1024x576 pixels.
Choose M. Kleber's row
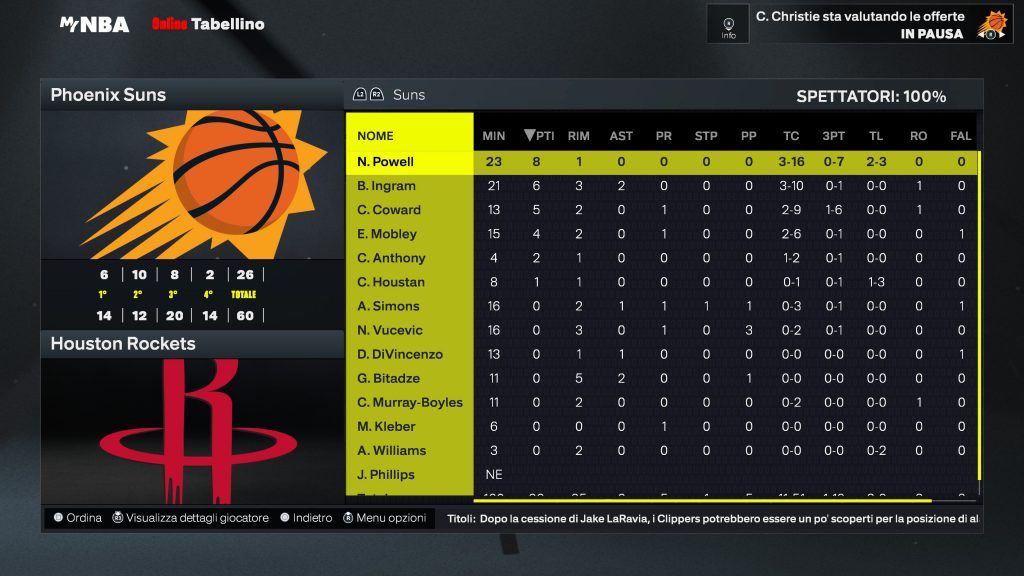coord(387,426)
